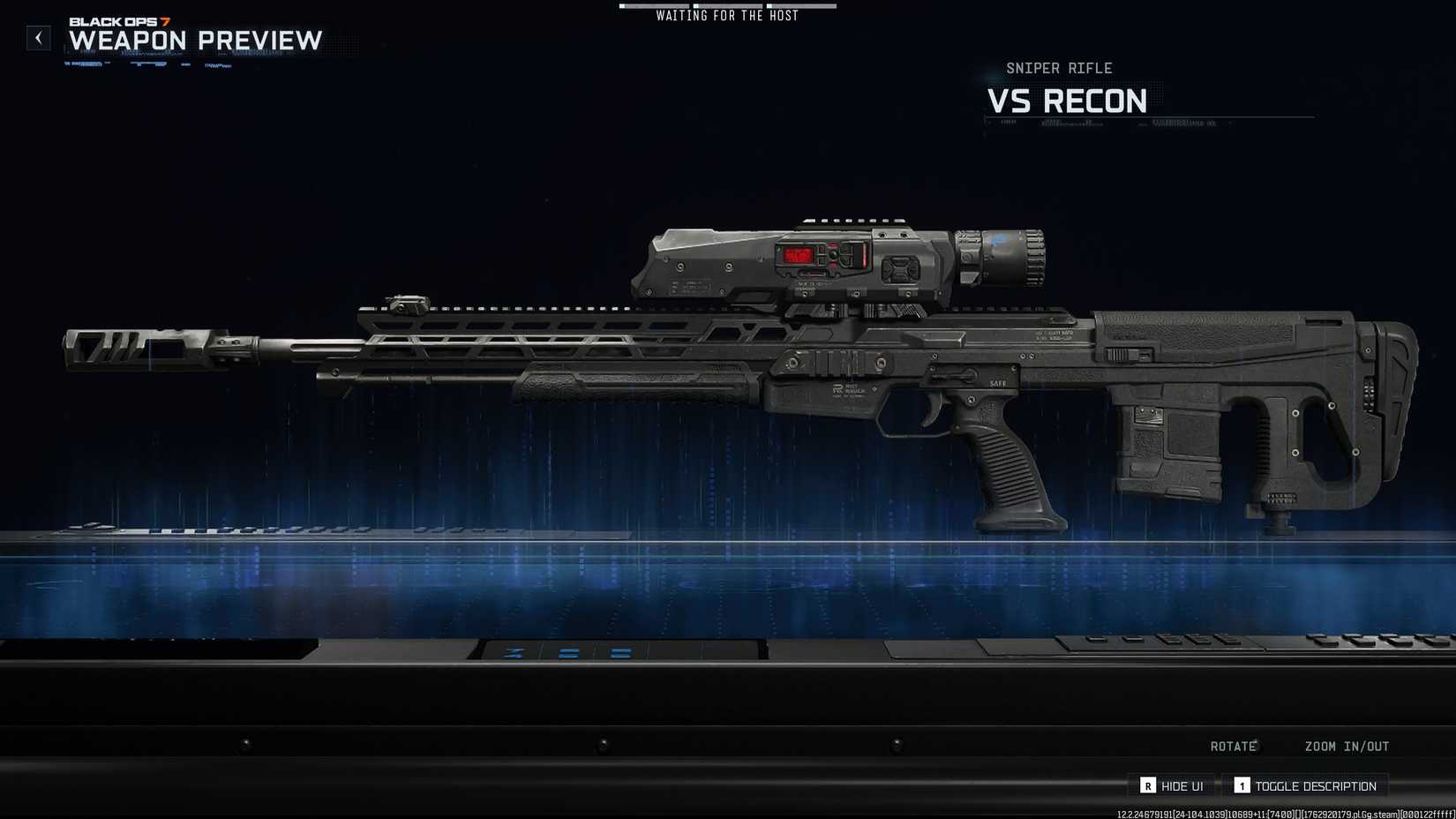This screenshot has height=819, width=1456.
Task: Hide the UI using Hide UI
Action: click(1182, 785)
